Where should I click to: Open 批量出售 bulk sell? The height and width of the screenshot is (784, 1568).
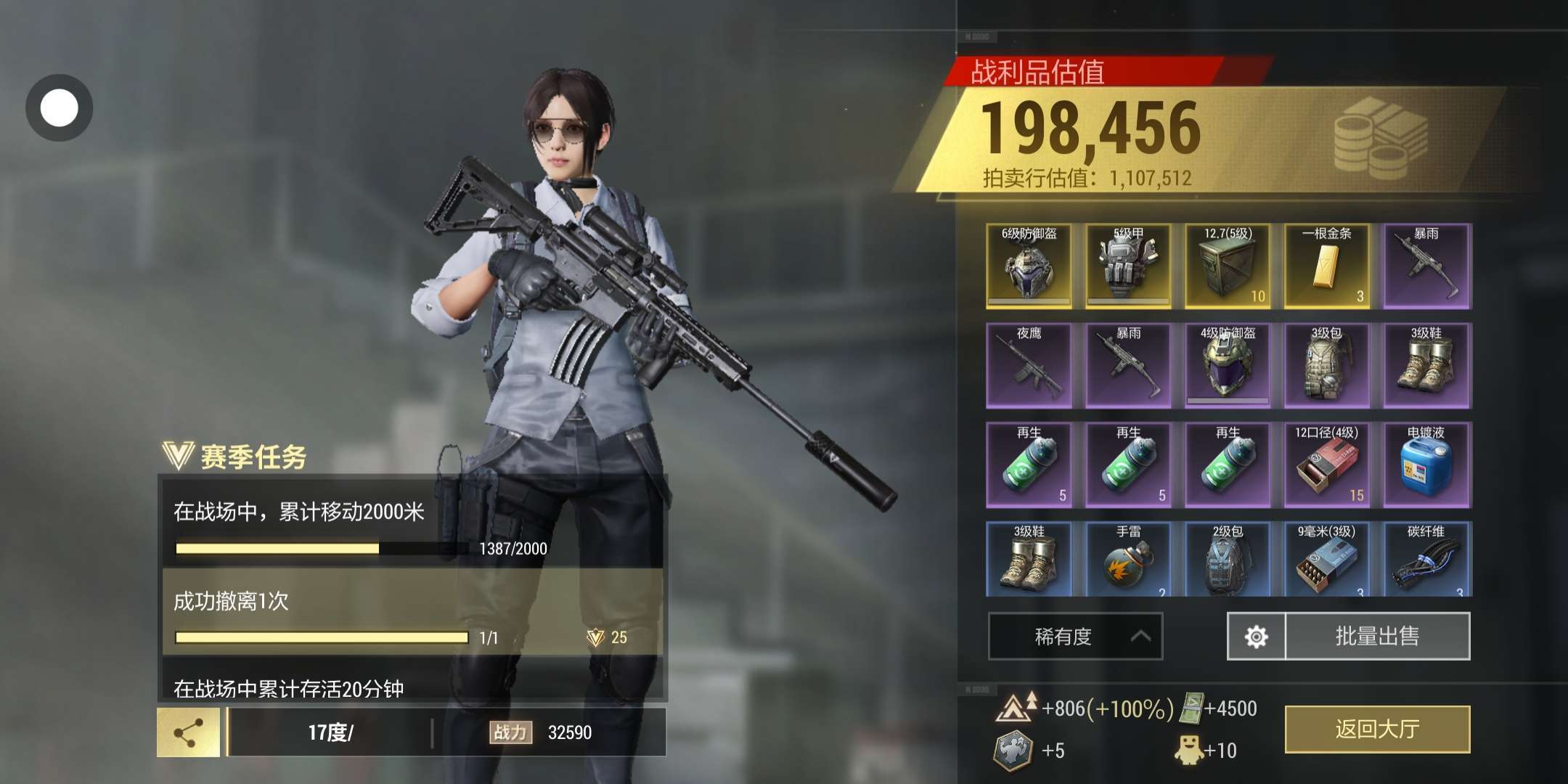[x=1377, y=636]
